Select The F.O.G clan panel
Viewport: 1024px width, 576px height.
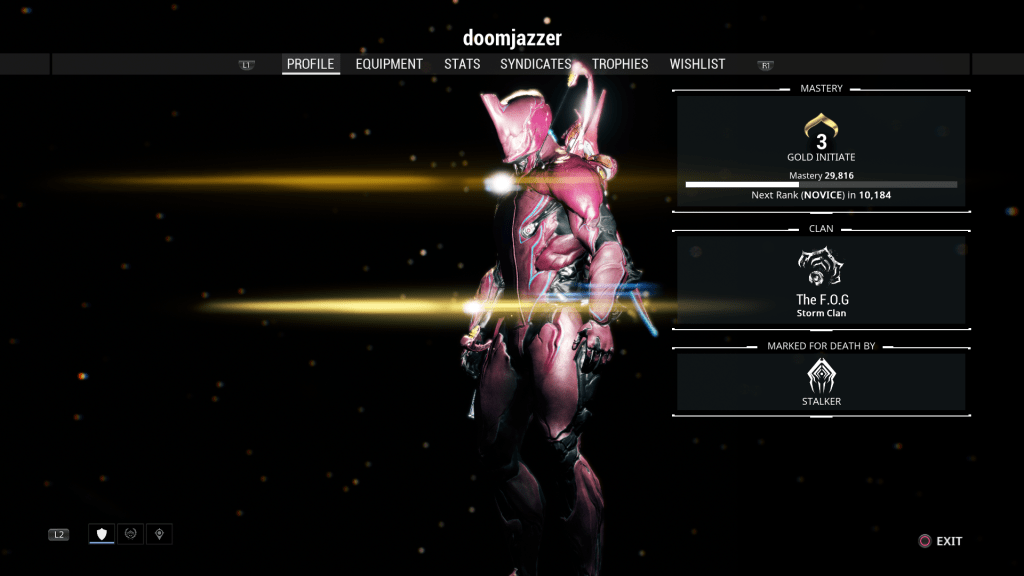tap(821, 280)
